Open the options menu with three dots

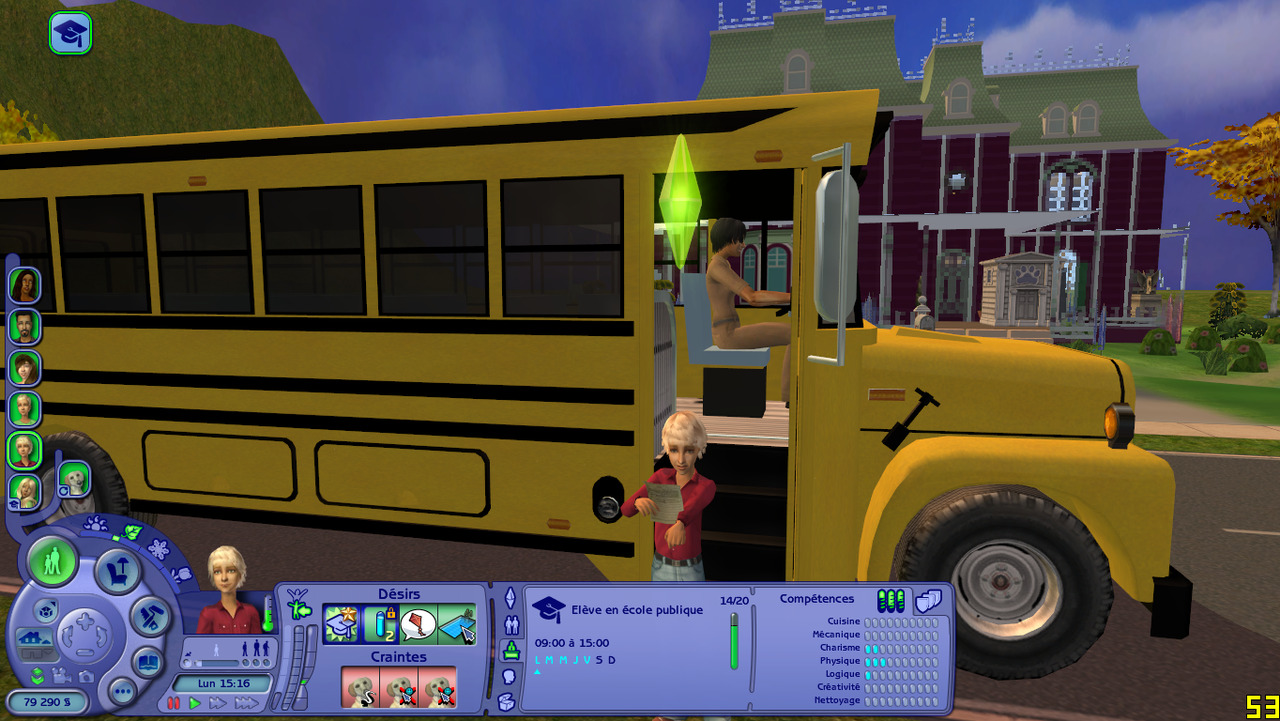pos(122,690)
